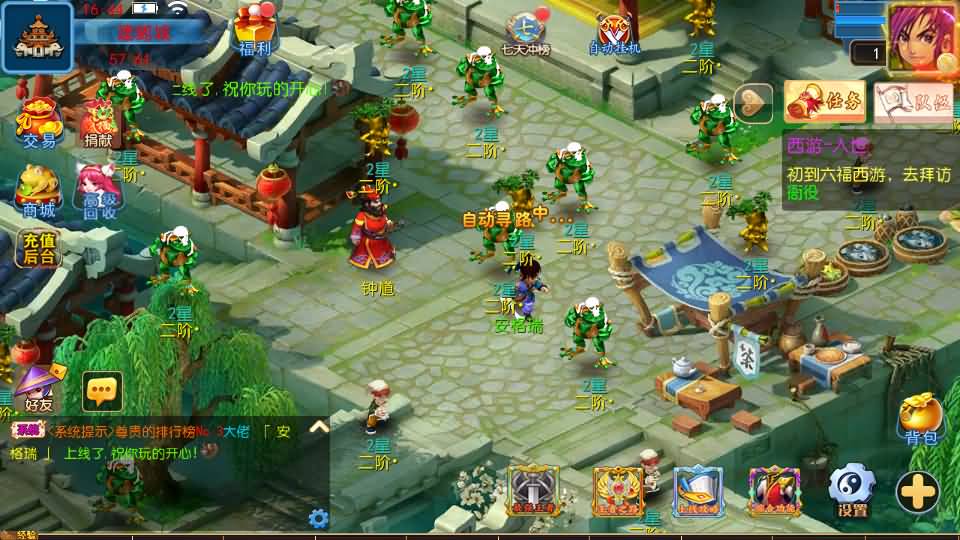Screen dimensions: 960x540
Task: Tap the 充值后台 recharge button
Action: pyautogui.click(x=38, y=248)
